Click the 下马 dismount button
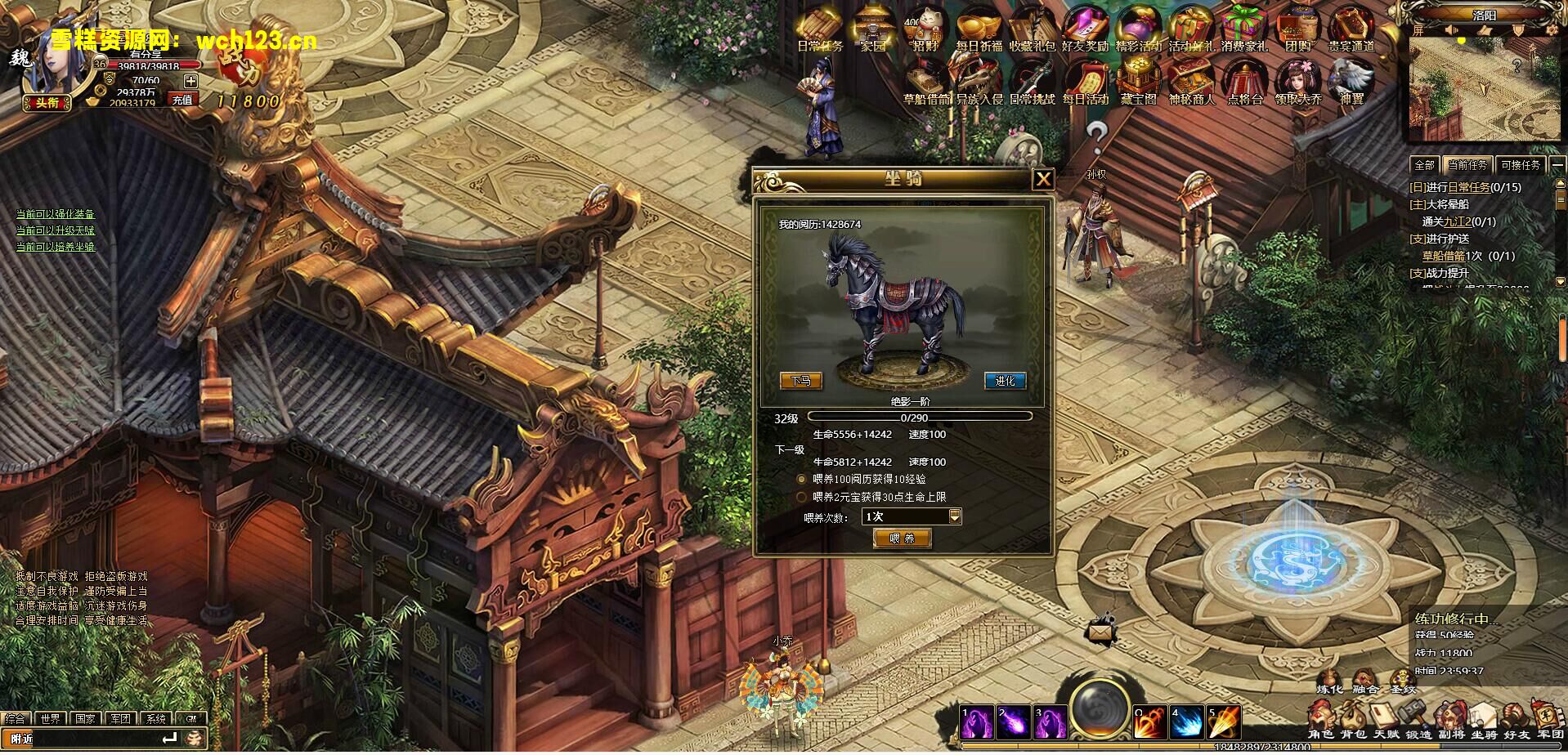Image resolution: width=1568 pixels, height=755 pixels. (804, 381)
